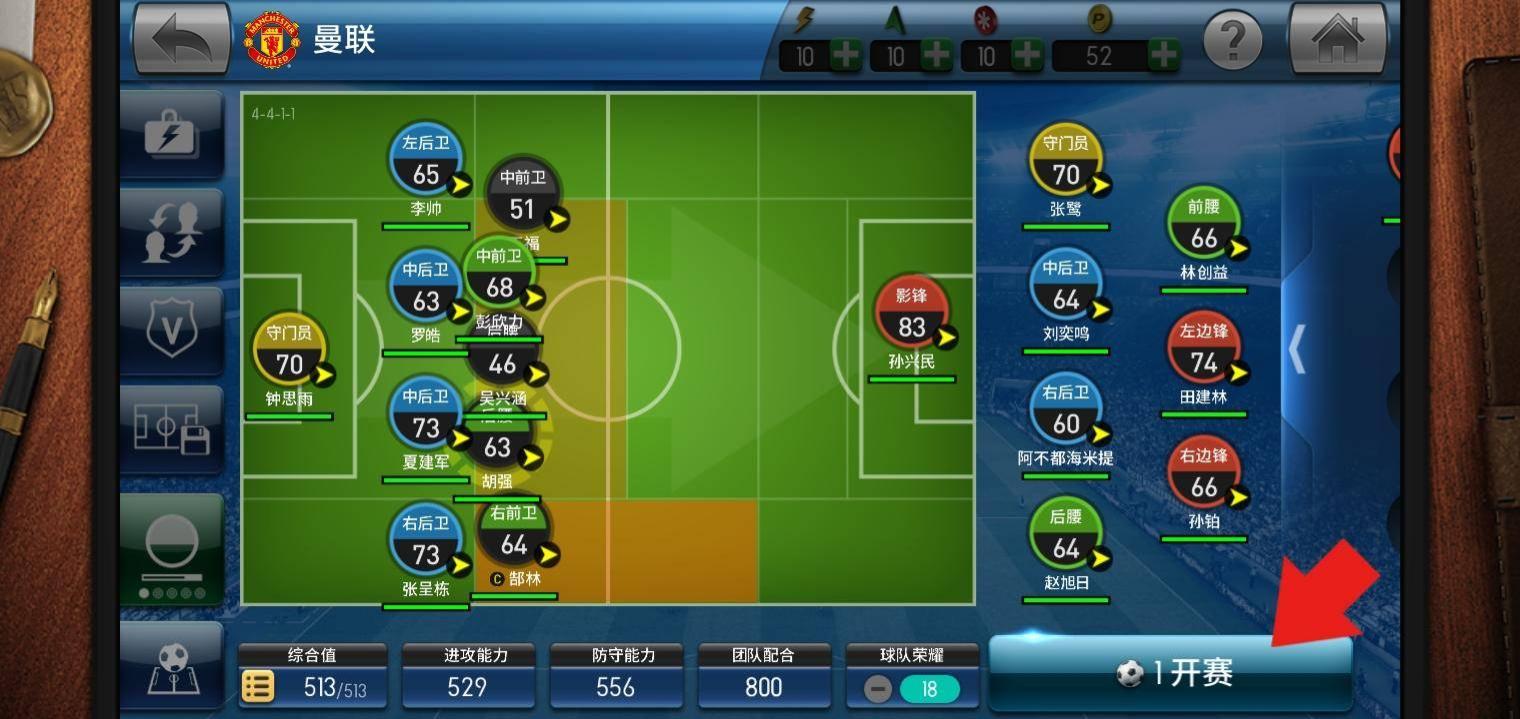Open the question mark help

(x=1232, y=41)
